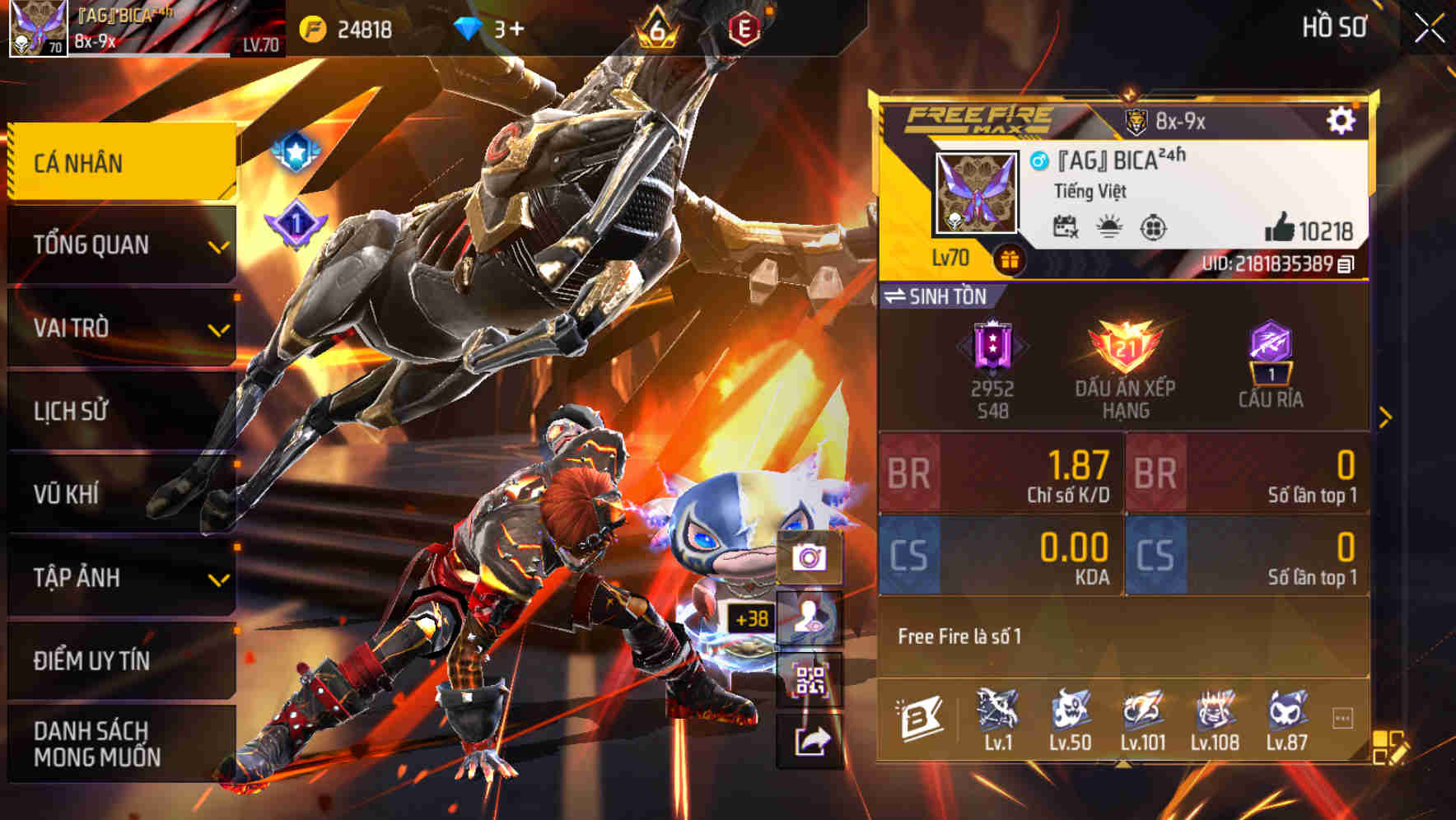The height and width of the screenshot is (820, 1456).
Task: Open the LỊCH SỬ tab
Action: tap(119, 411)
